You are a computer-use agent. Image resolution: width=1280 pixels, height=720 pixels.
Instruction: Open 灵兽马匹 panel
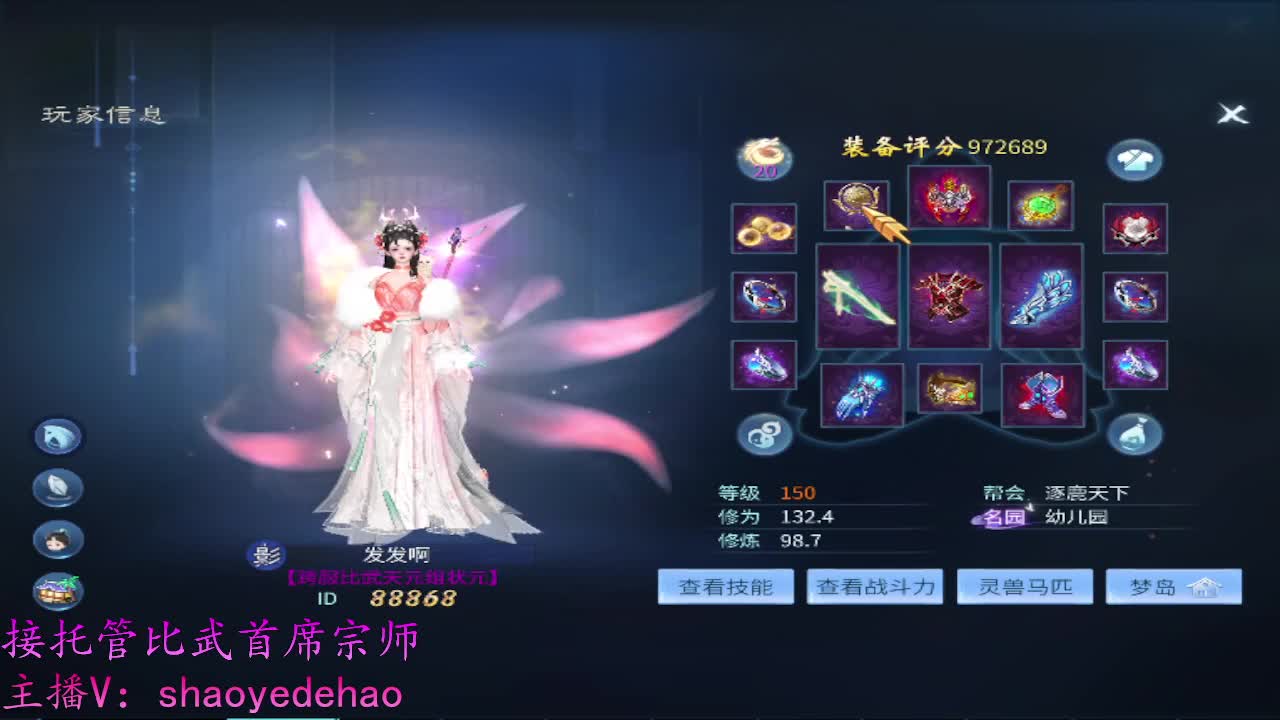click(x=1024, y=587)
